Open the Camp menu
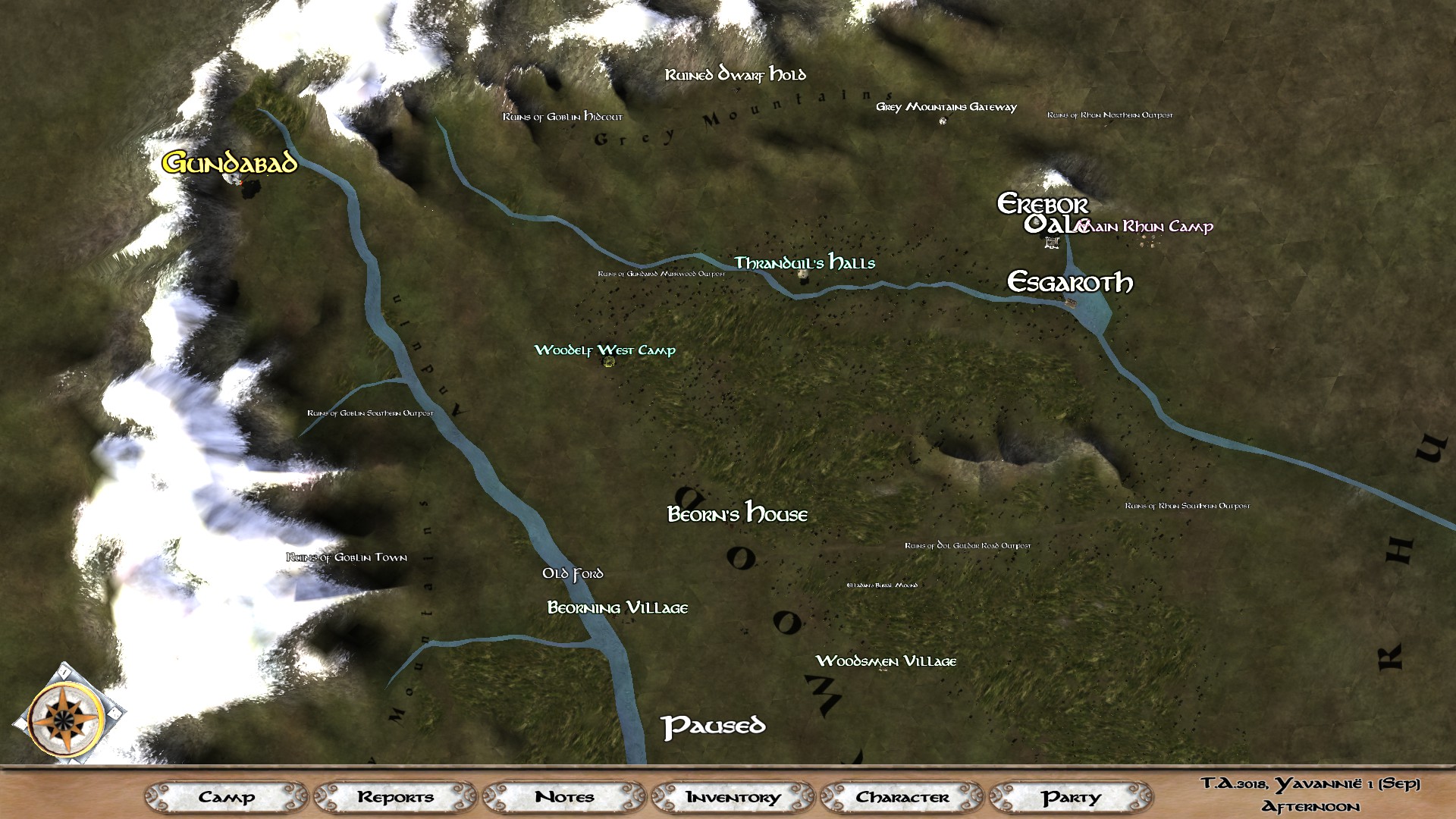Viewport: 1456px width, 819px height. tap(226, 797)
